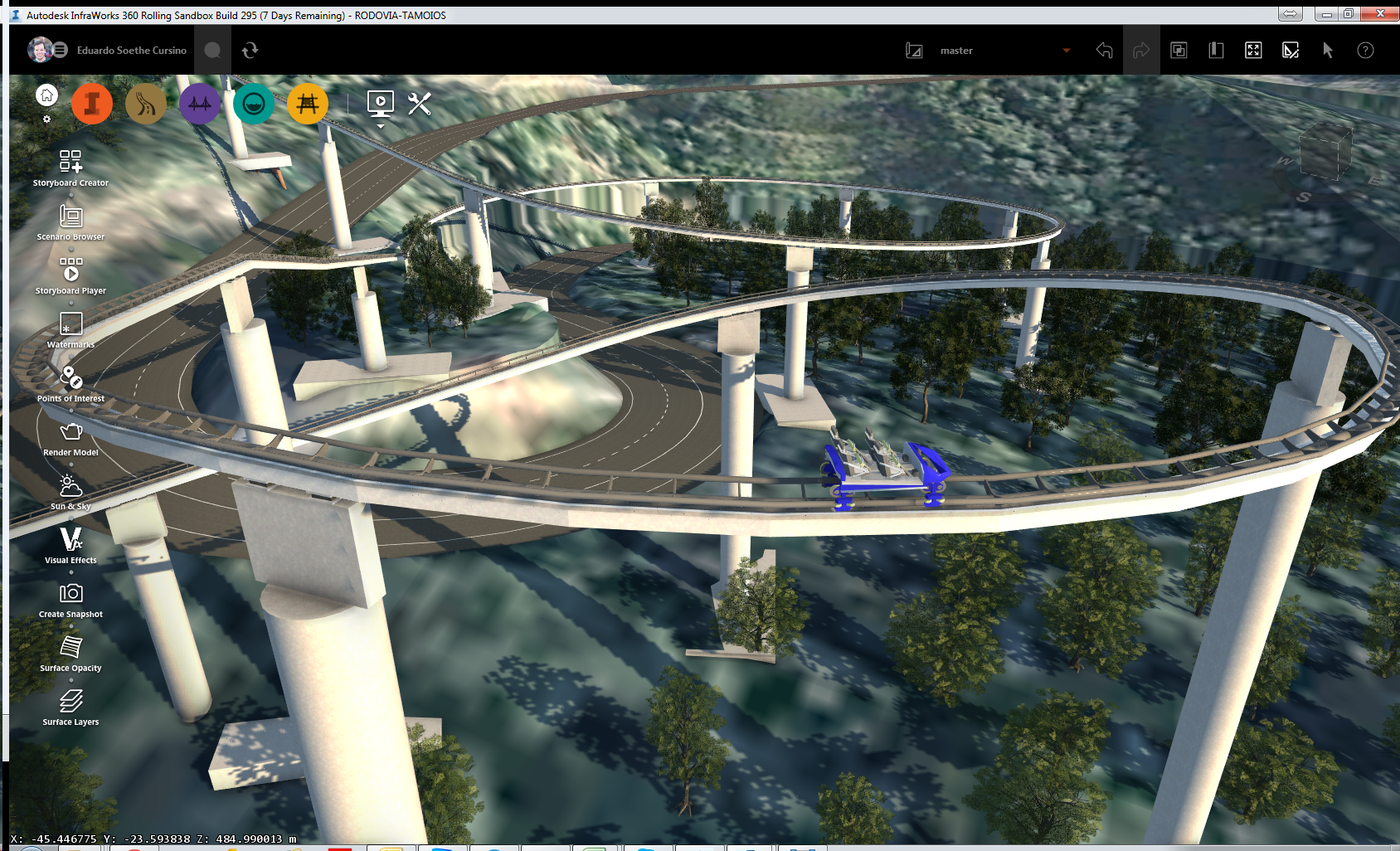Undo the last model change

coord(1104,50)
